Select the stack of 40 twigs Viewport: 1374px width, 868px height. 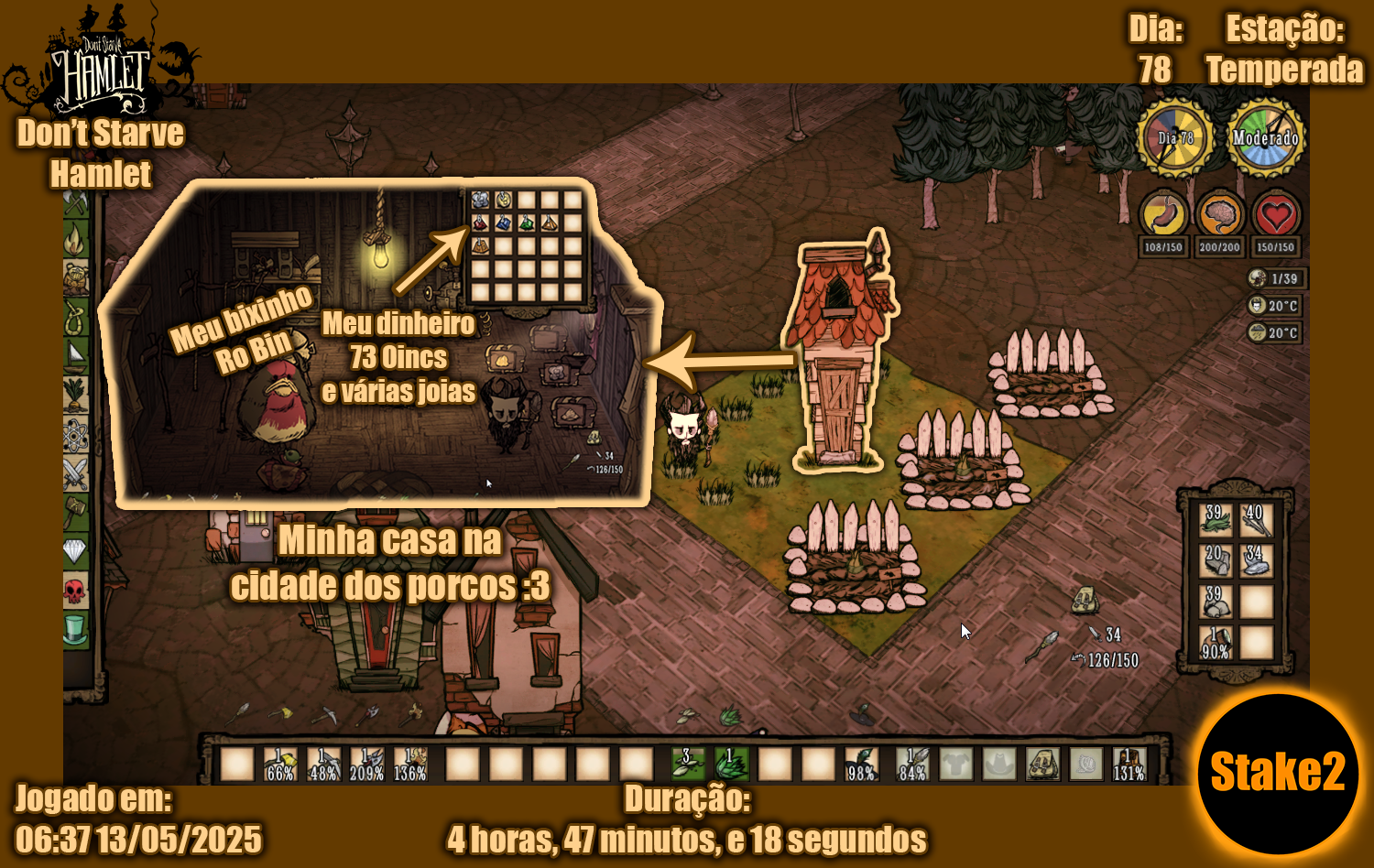click(x=1256, y=519)
